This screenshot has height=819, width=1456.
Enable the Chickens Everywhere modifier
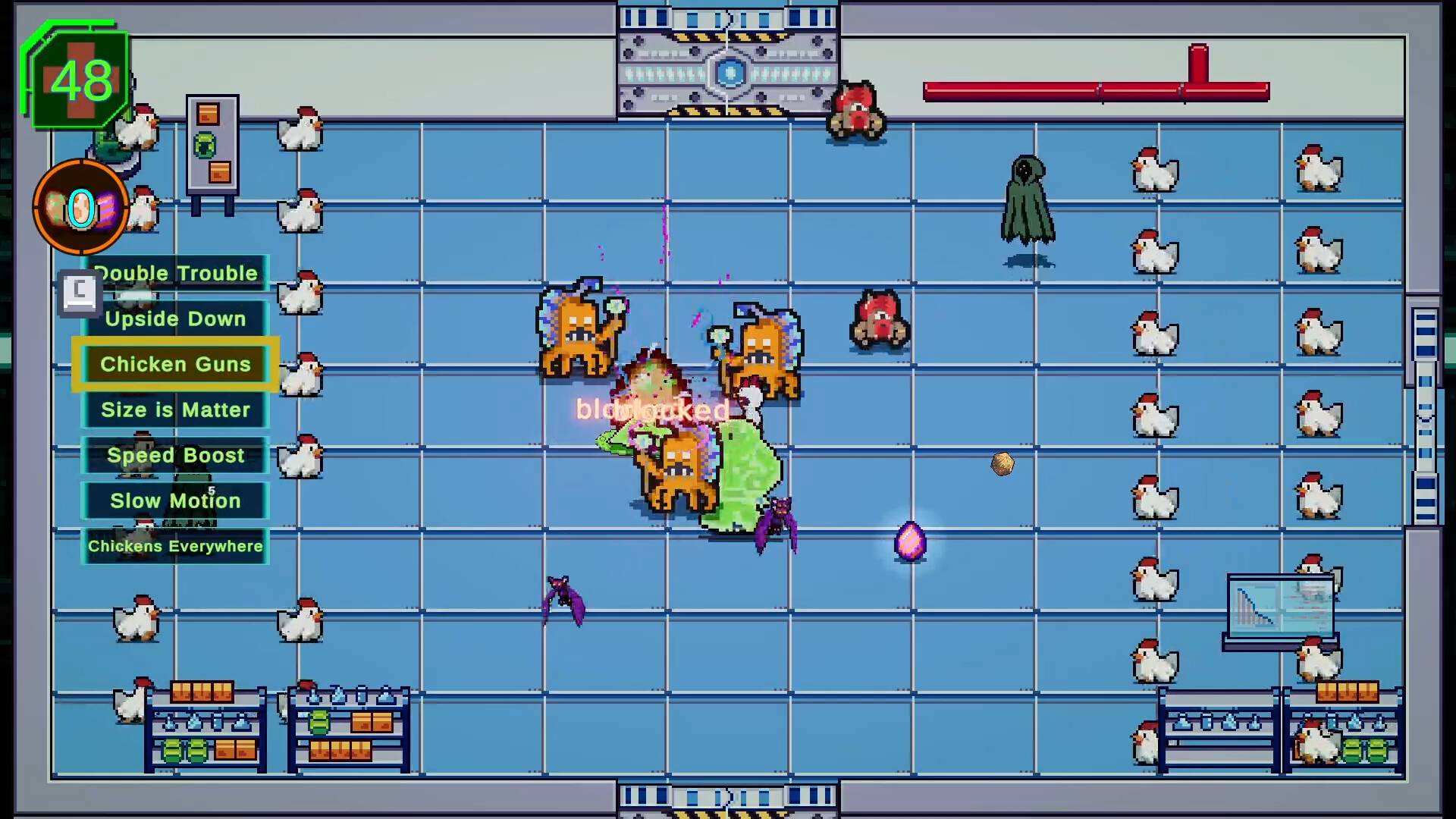tap(174, 546)
